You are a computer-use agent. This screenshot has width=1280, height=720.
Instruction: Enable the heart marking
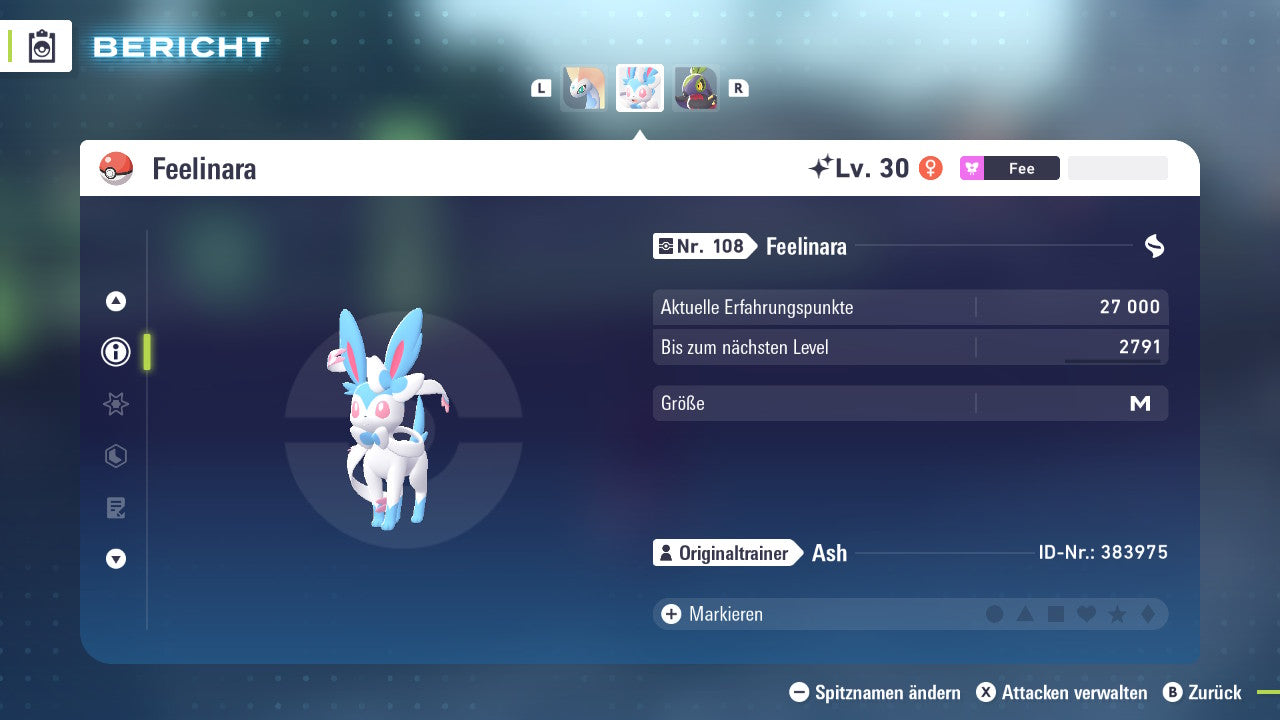1084,614
